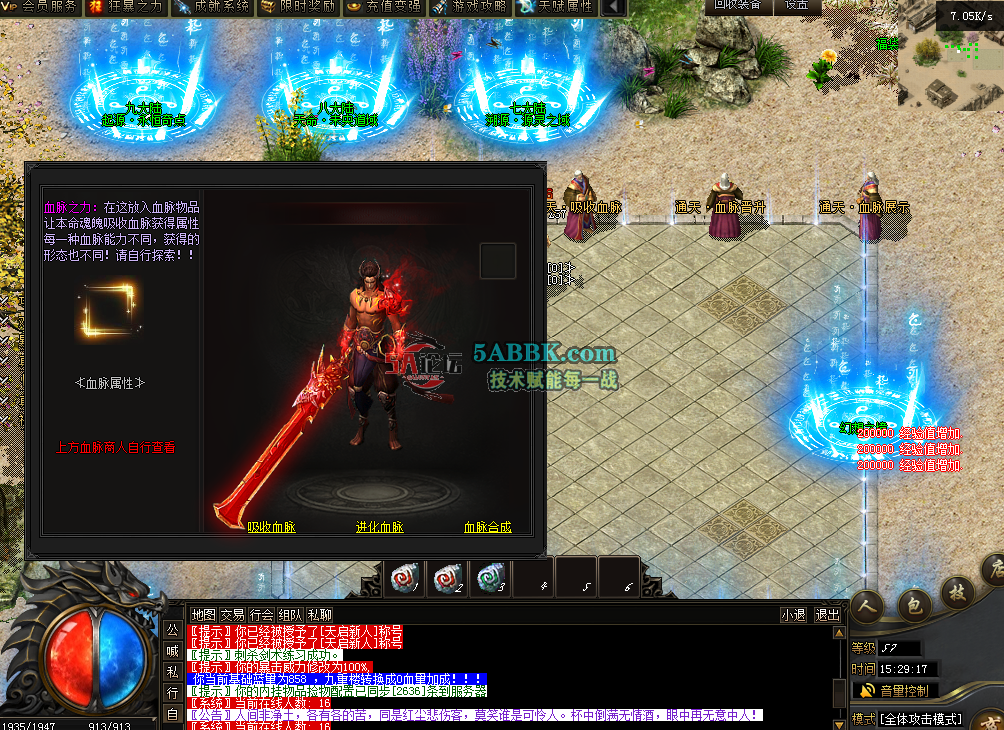Open the 天赋属性 talent attributes menu
Image resolution: width=1004 pixels, height=730 pixels.
click(x=556, y=7)
